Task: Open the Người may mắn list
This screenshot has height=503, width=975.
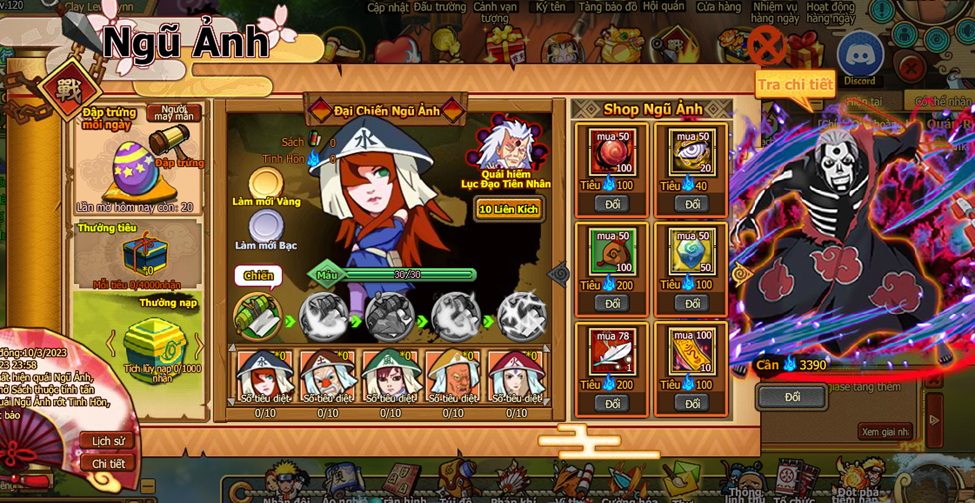Action: click(x=174, y=113)
